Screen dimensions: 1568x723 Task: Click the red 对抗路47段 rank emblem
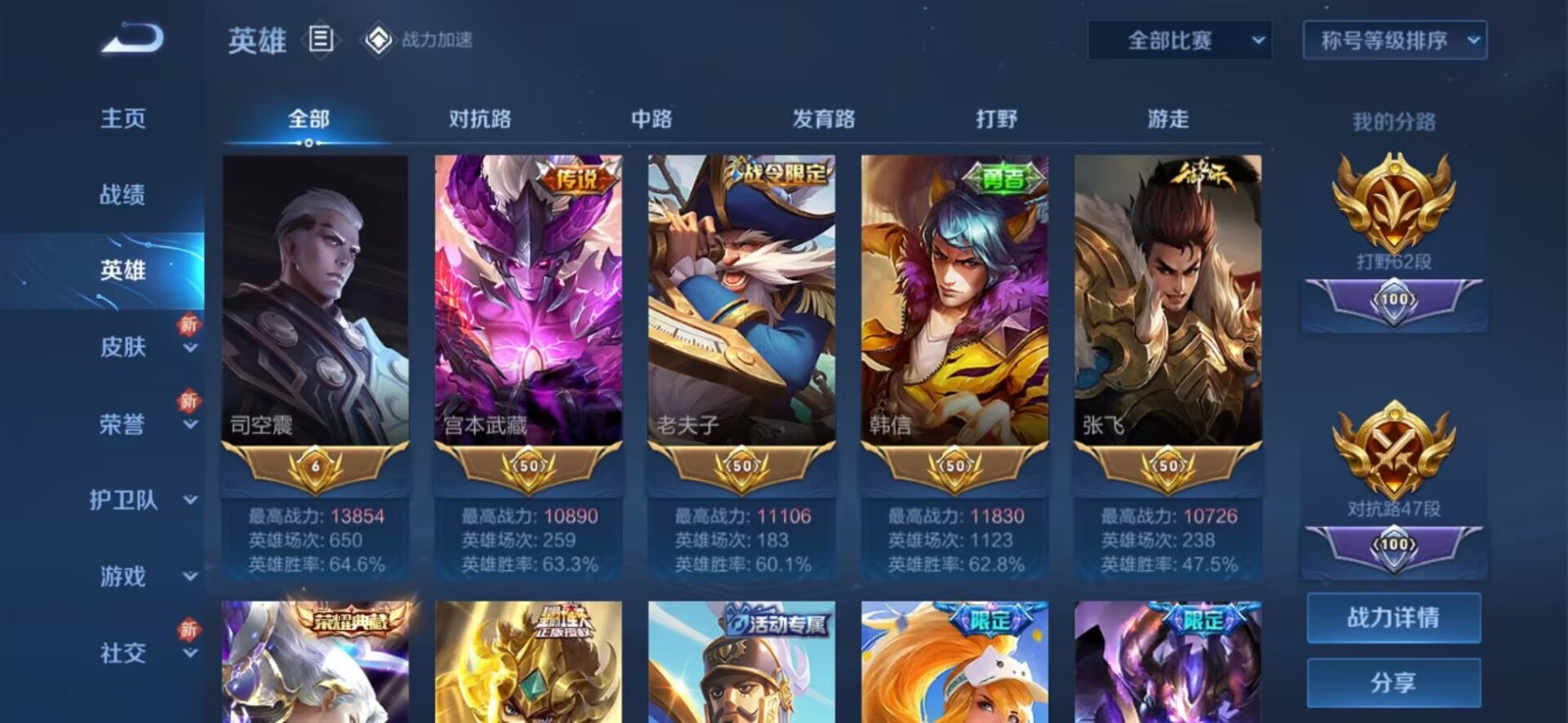(1392, 446)
